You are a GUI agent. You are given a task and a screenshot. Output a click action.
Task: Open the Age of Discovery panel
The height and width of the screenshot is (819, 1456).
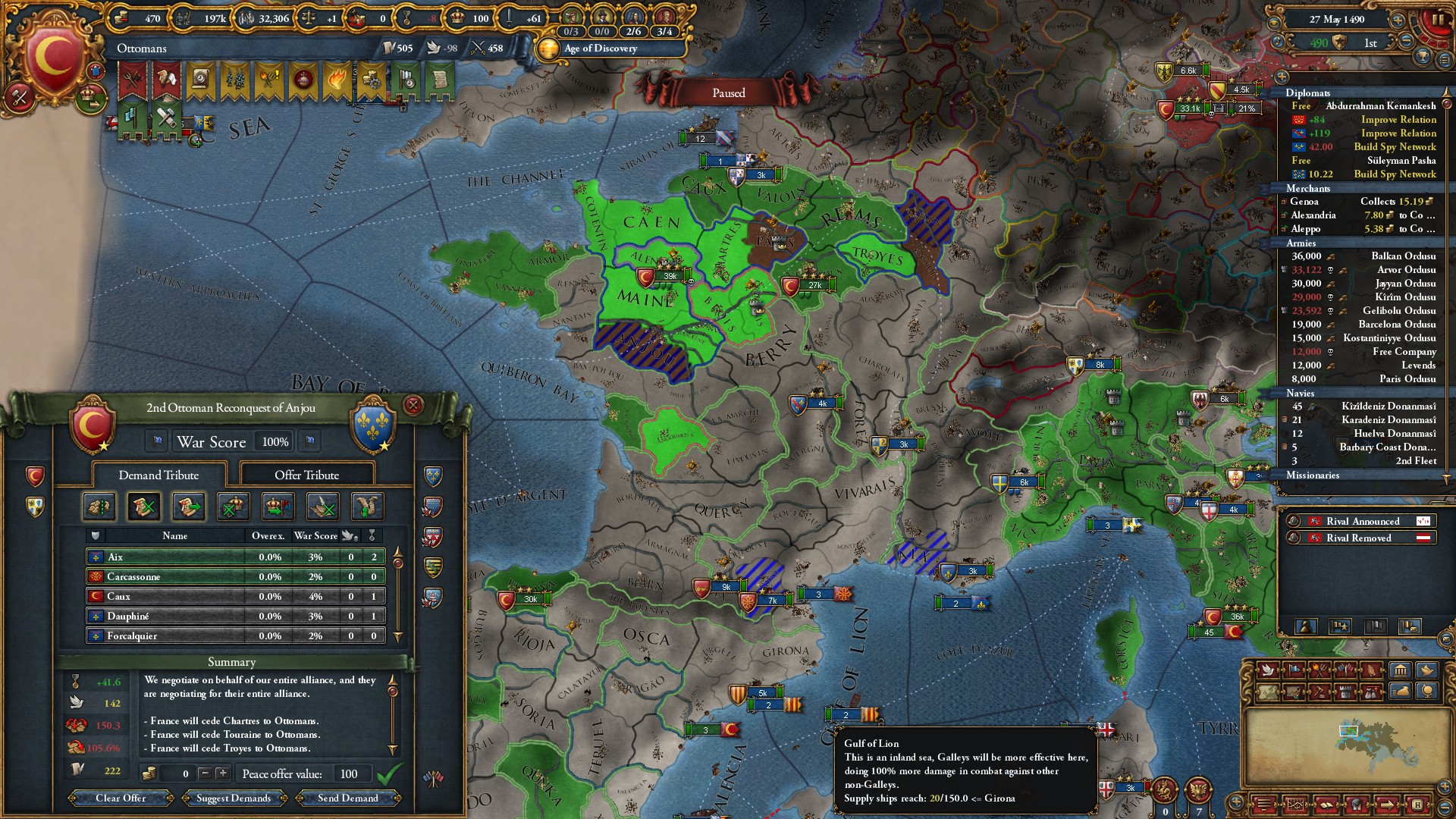point(600,49)
